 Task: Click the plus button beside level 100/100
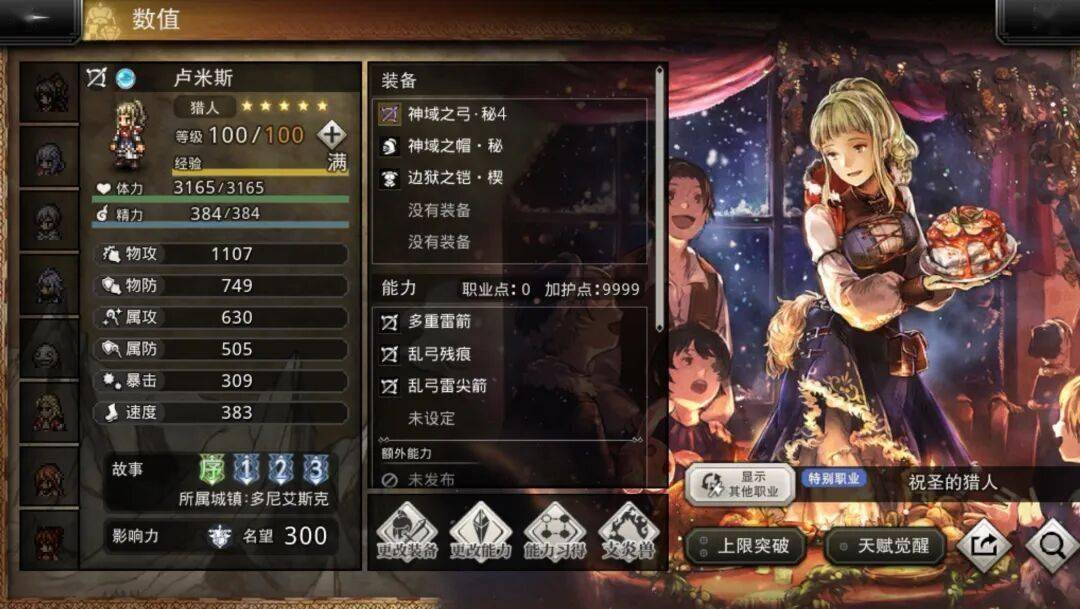click(x=331, y=135)
